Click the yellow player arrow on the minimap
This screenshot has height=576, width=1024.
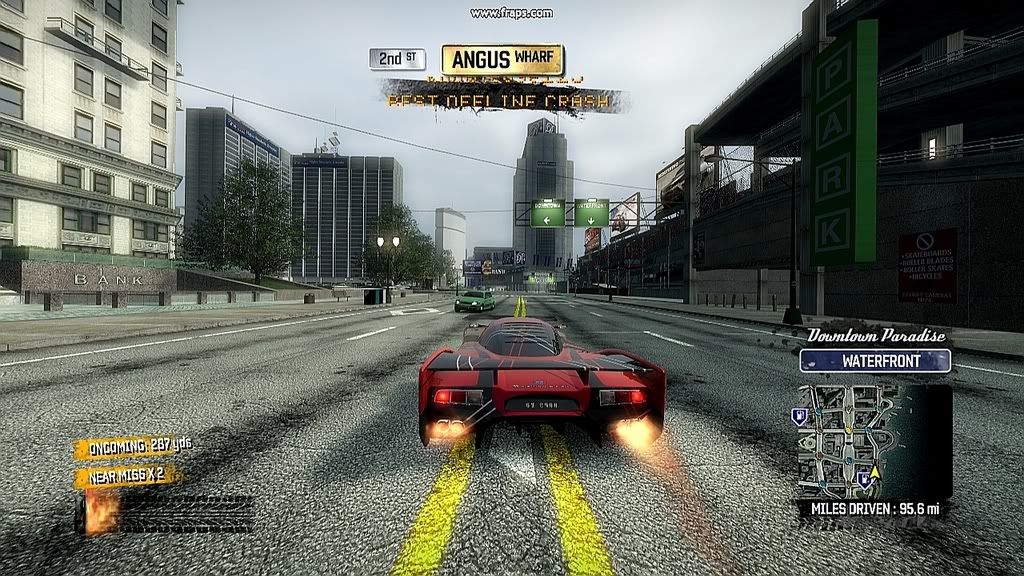876,470
